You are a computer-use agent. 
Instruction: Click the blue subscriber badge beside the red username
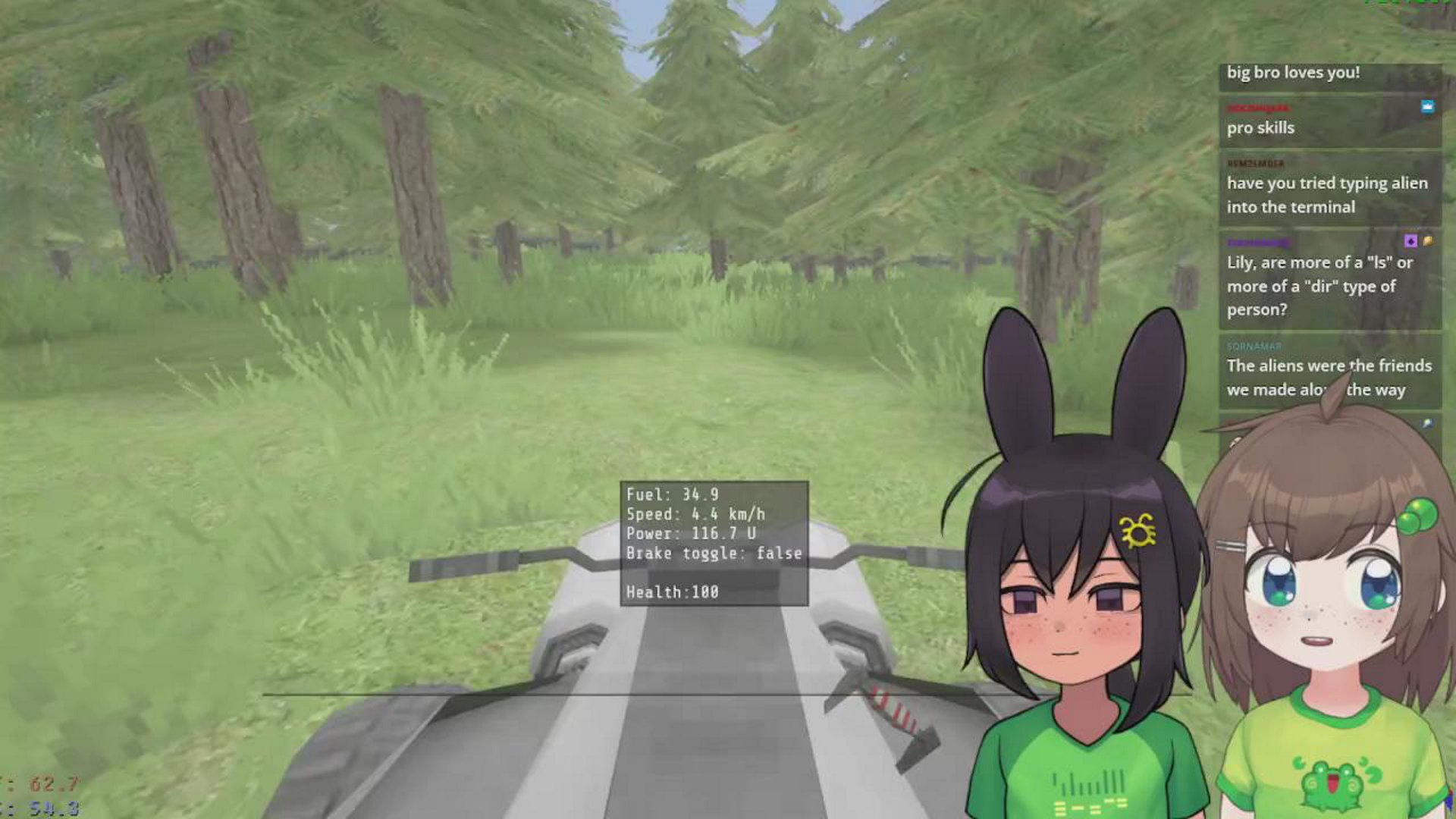point(1427,107)
